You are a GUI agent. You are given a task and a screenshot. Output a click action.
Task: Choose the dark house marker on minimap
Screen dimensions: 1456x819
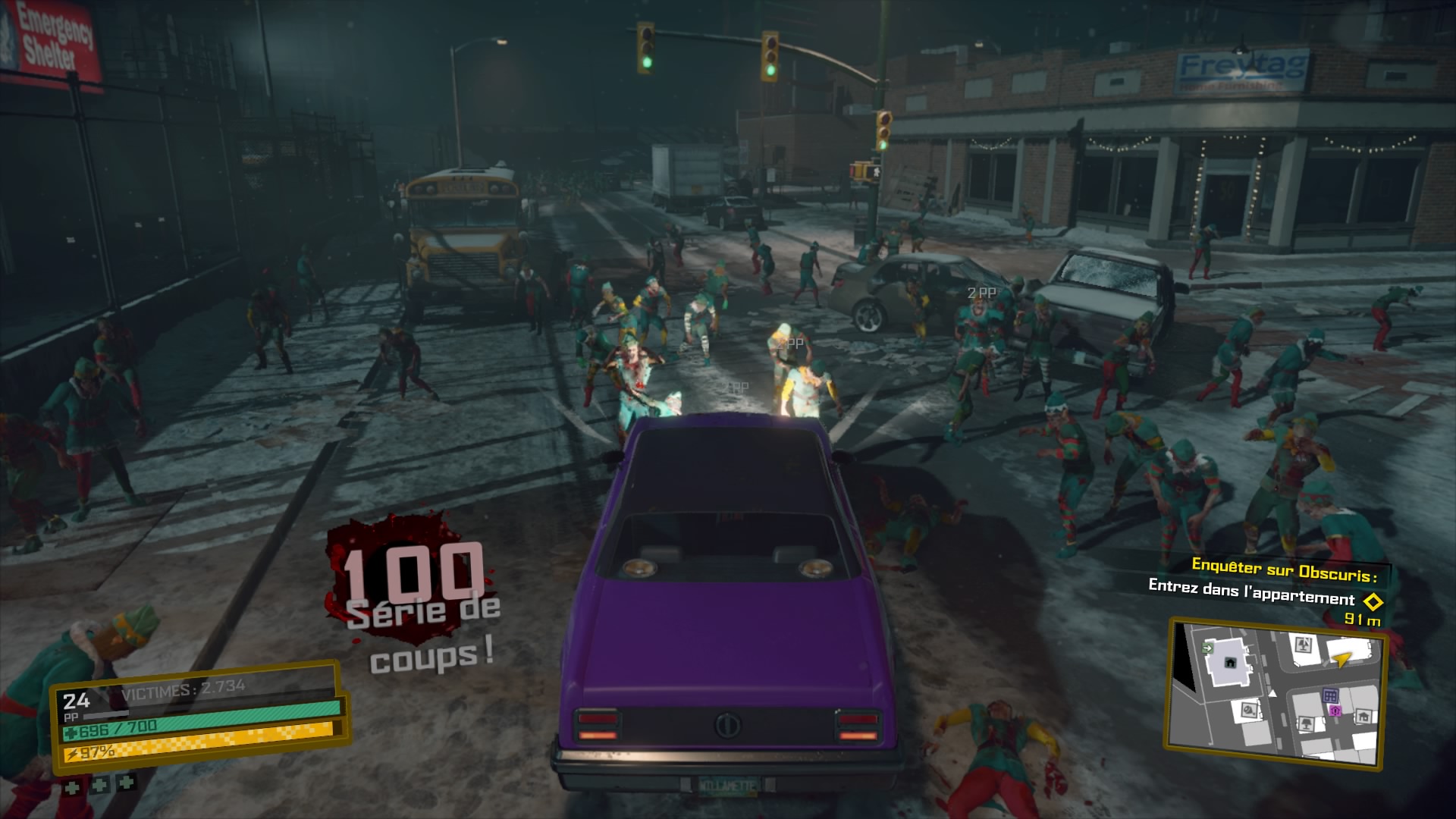[x=1230, y=662]
